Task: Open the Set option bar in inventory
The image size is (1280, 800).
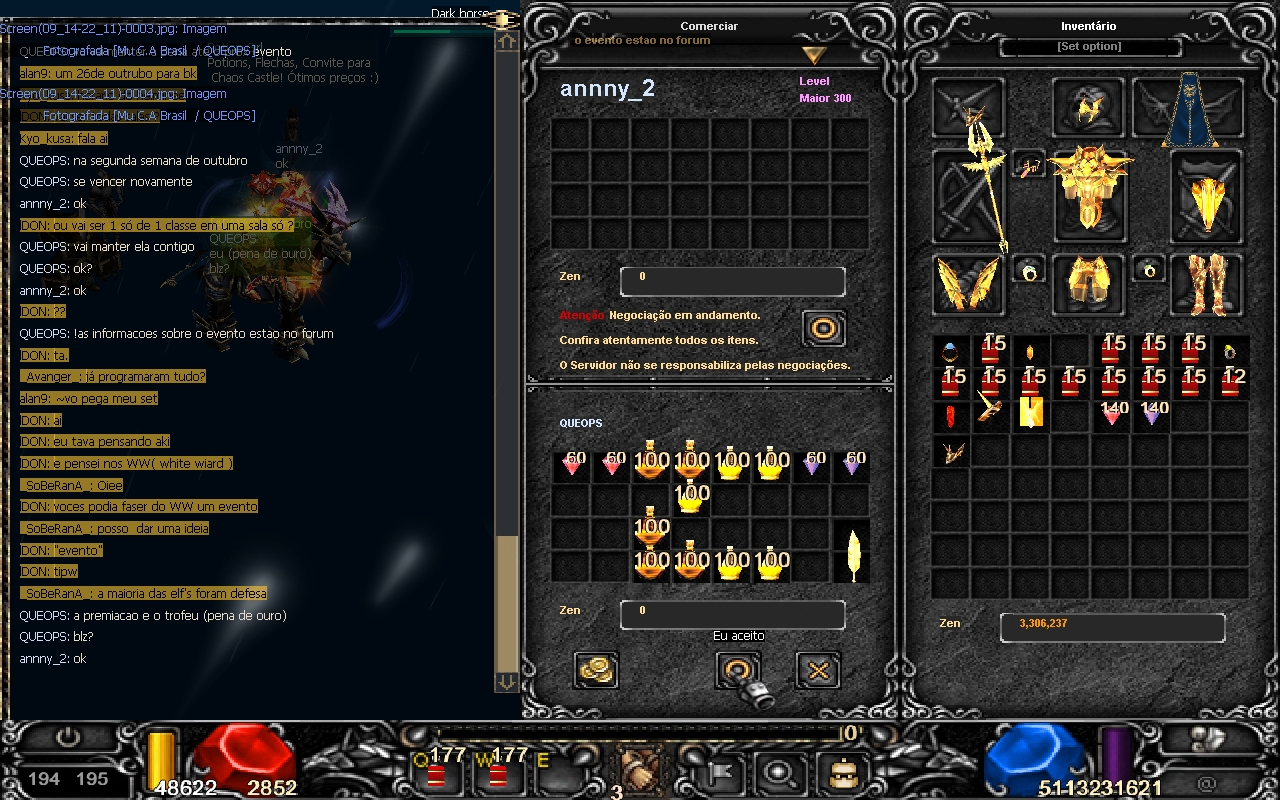Action: (x=1089, y=47)
